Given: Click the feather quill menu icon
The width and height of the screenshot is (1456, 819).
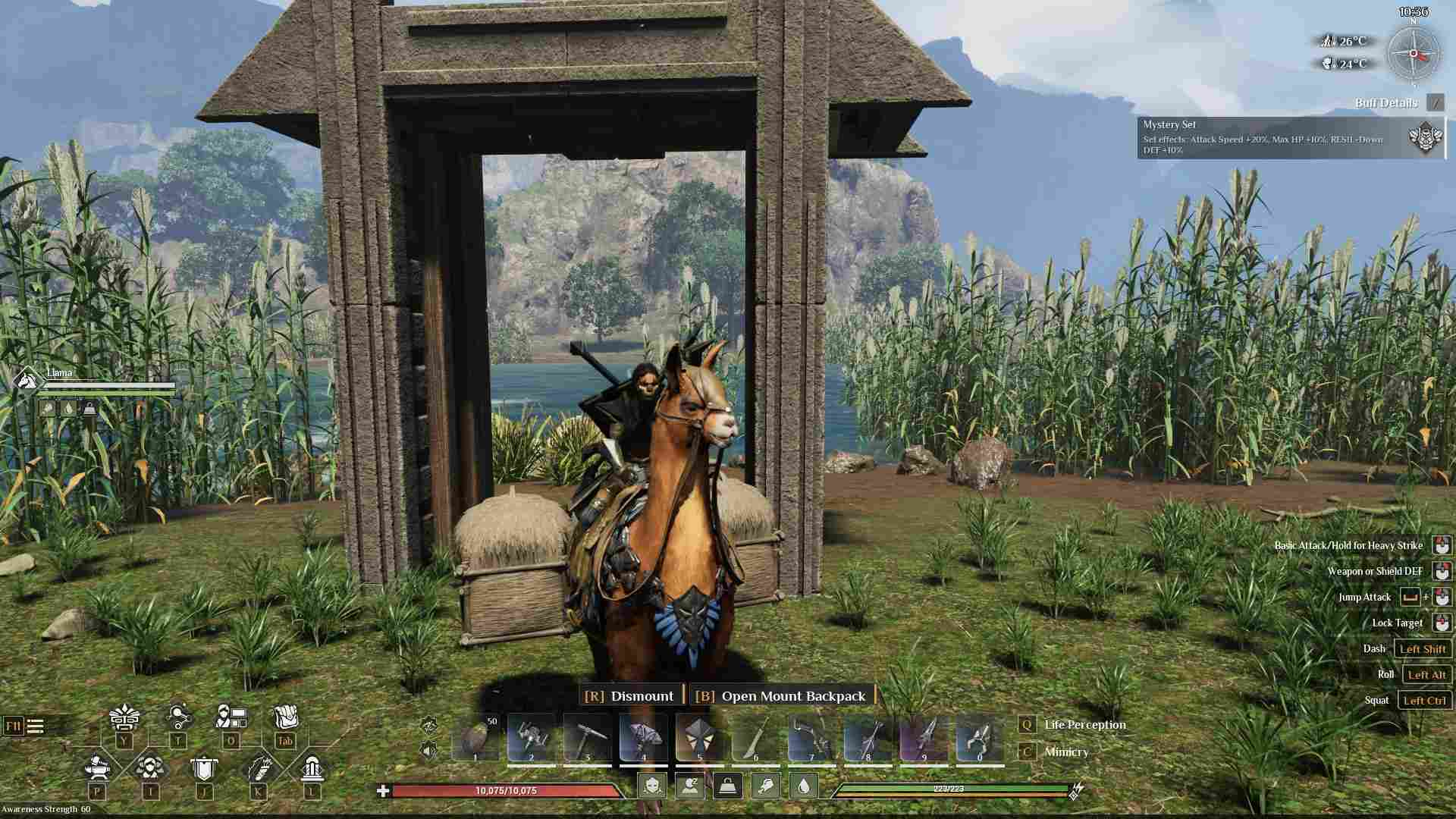Looking at the screenshot, I should tap(258, 768).
